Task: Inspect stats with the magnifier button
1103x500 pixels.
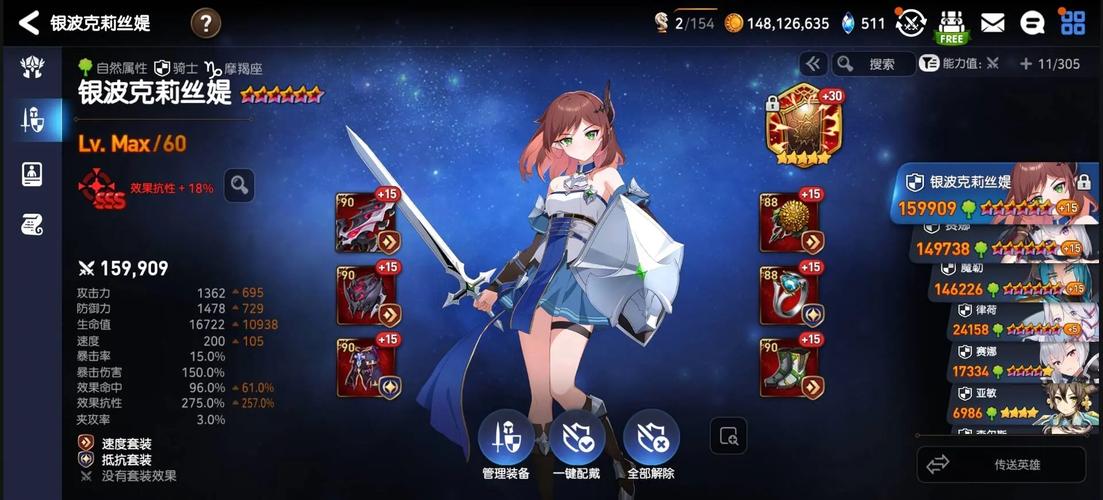Action: 239,185
